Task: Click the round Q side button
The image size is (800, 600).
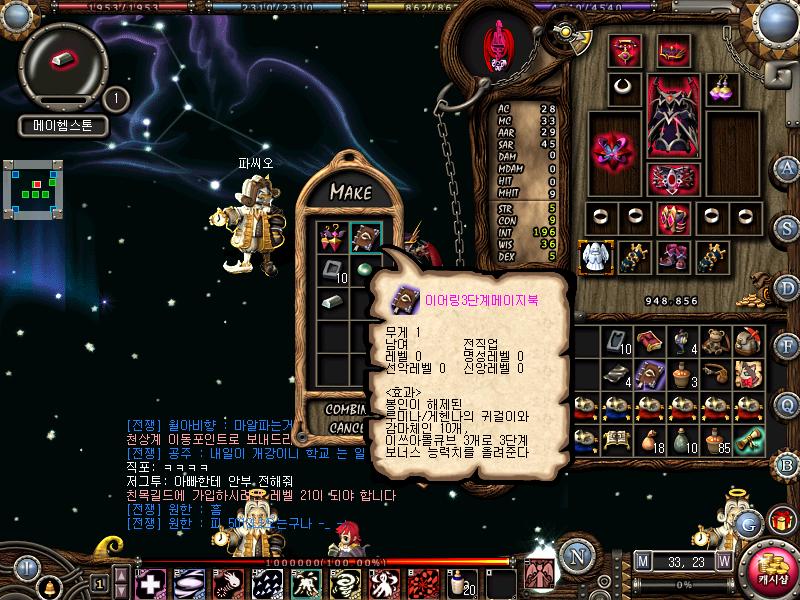Action: [x=787, y=404]
